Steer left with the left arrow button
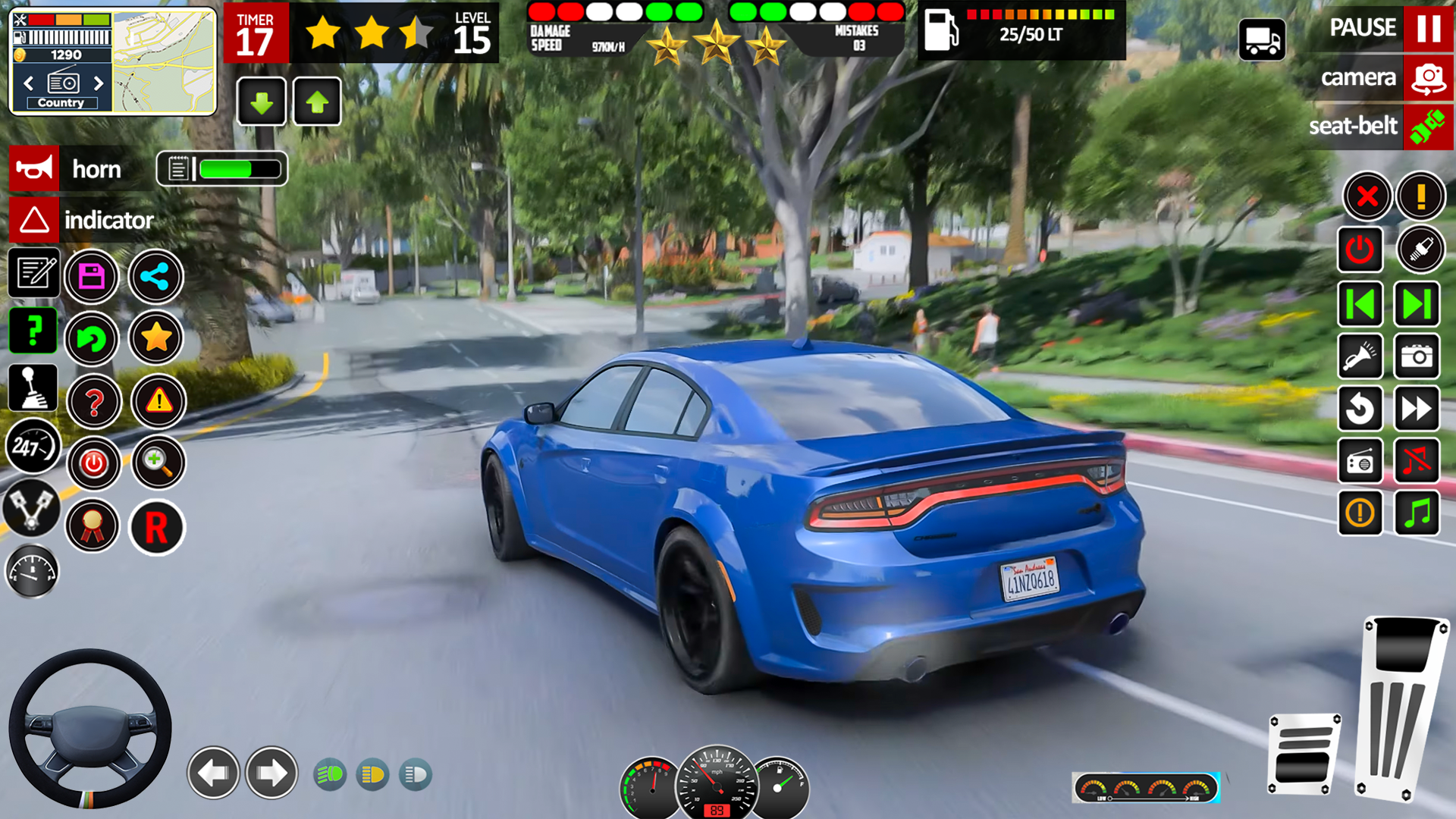This screenshot has height=819, width=1456. 213,773
